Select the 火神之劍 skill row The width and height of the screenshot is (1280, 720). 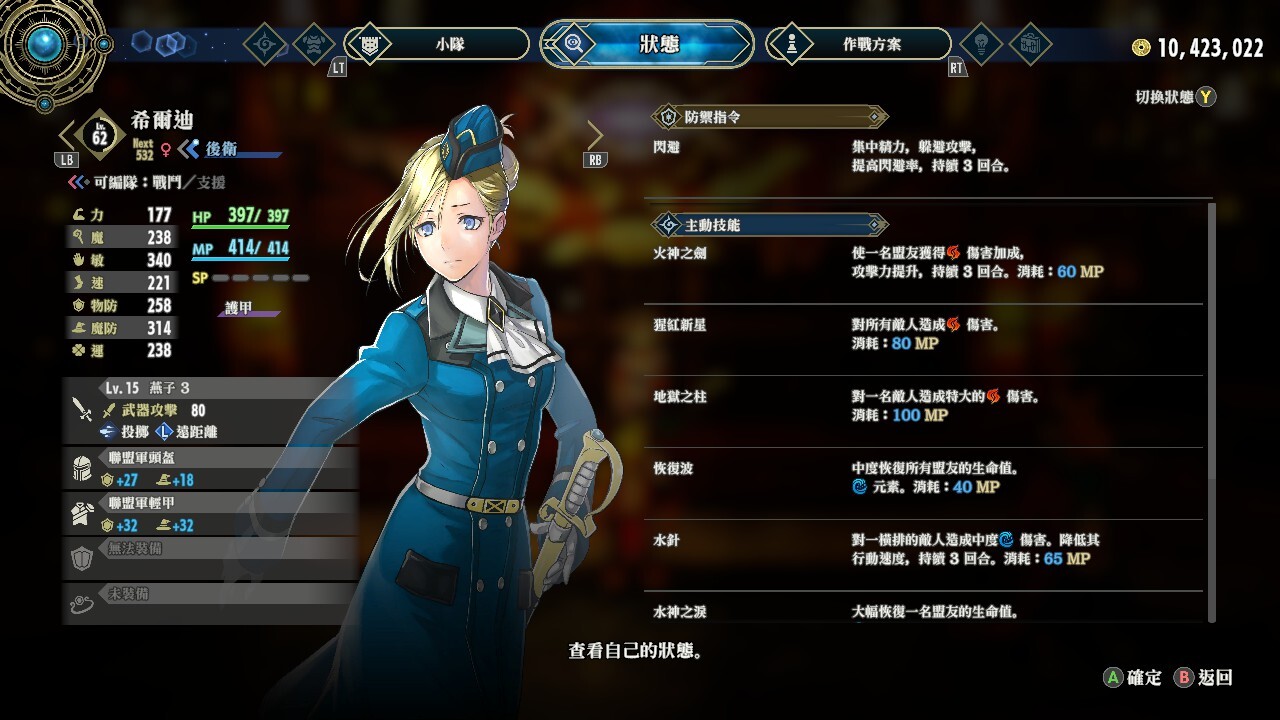pos(925,263)
